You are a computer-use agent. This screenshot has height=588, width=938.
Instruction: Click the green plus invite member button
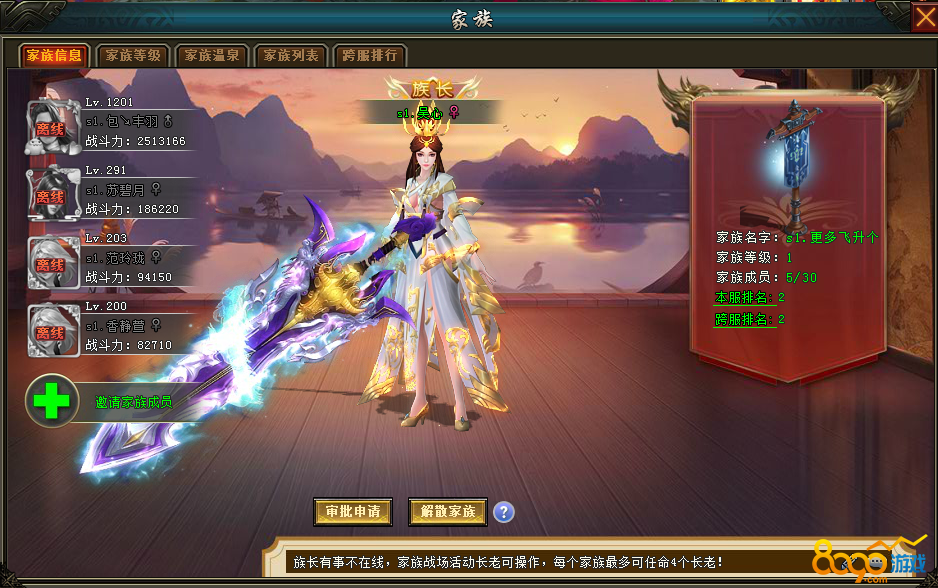pyautogui.click(x=51, y=401)
